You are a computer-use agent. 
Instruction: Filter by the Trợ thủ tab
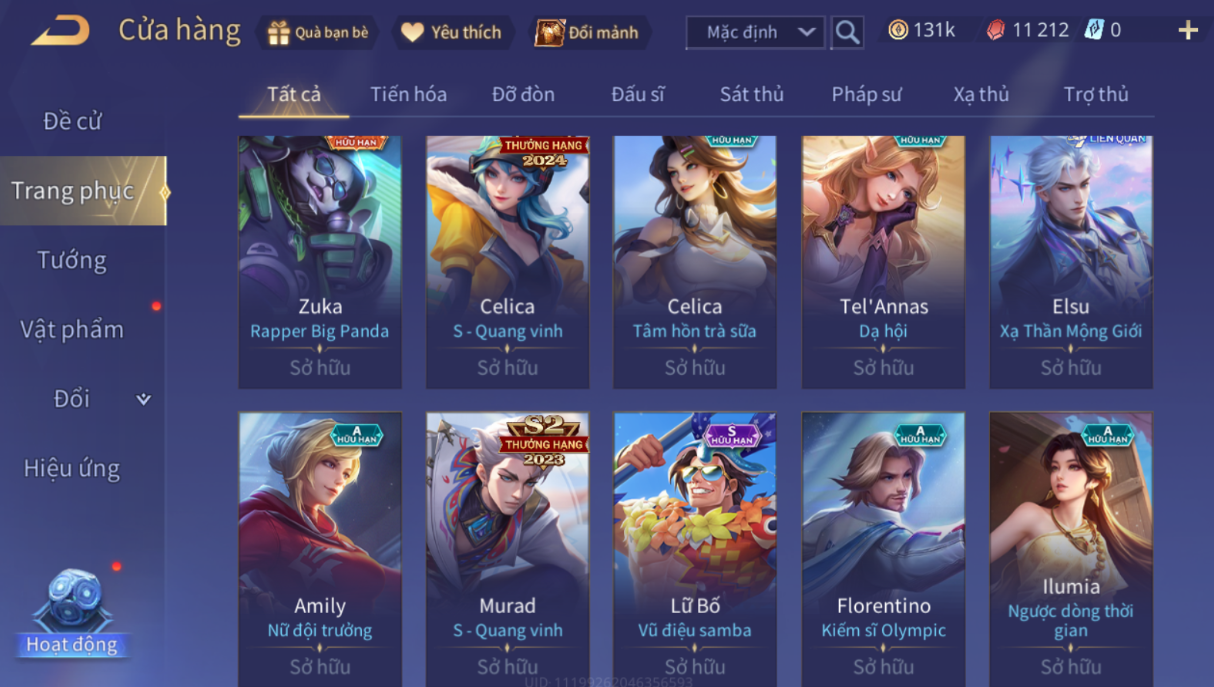(x=1096, y=94)
